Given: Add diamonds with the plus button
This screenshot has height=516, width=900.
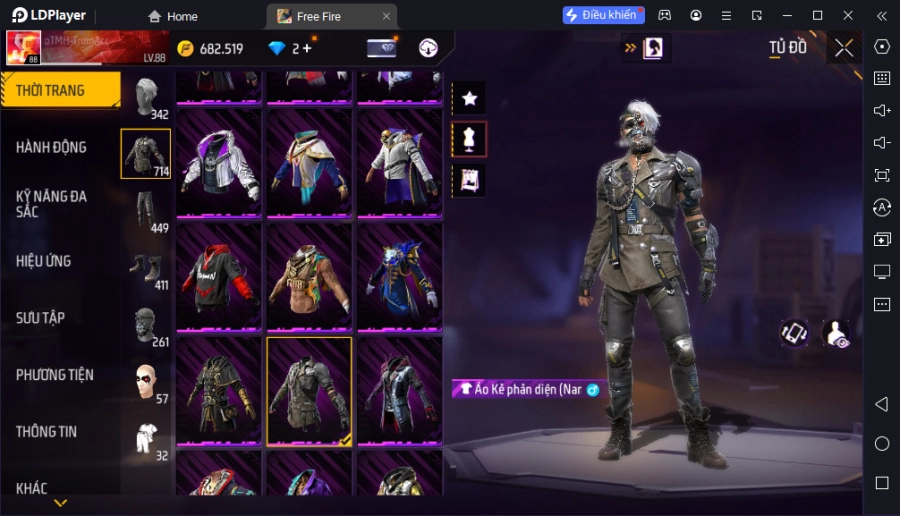Looking at the screenshot, I should click(x=307, y=48).
